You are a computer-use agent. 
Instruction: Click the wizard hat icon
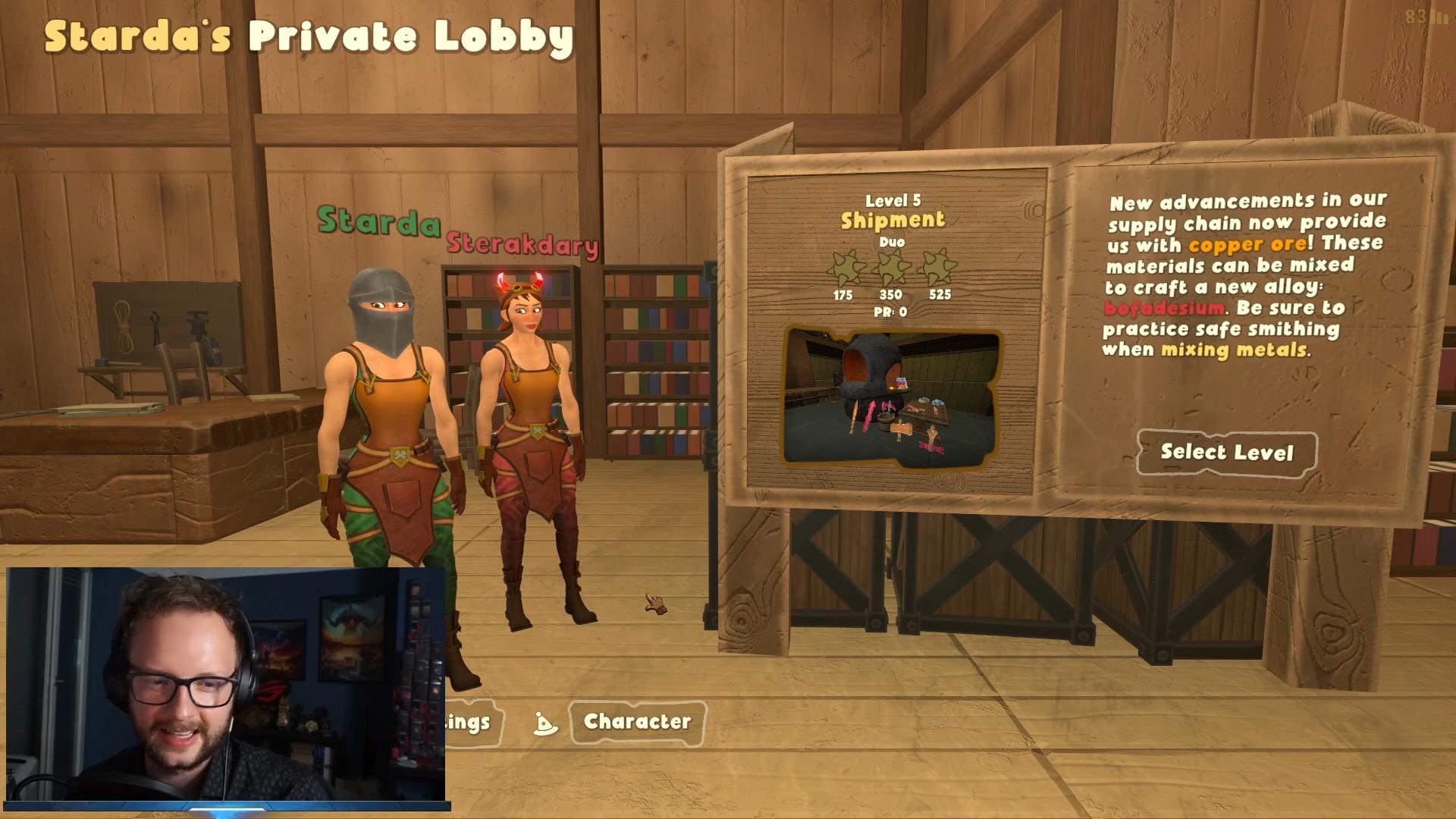(x=544, y=724)
